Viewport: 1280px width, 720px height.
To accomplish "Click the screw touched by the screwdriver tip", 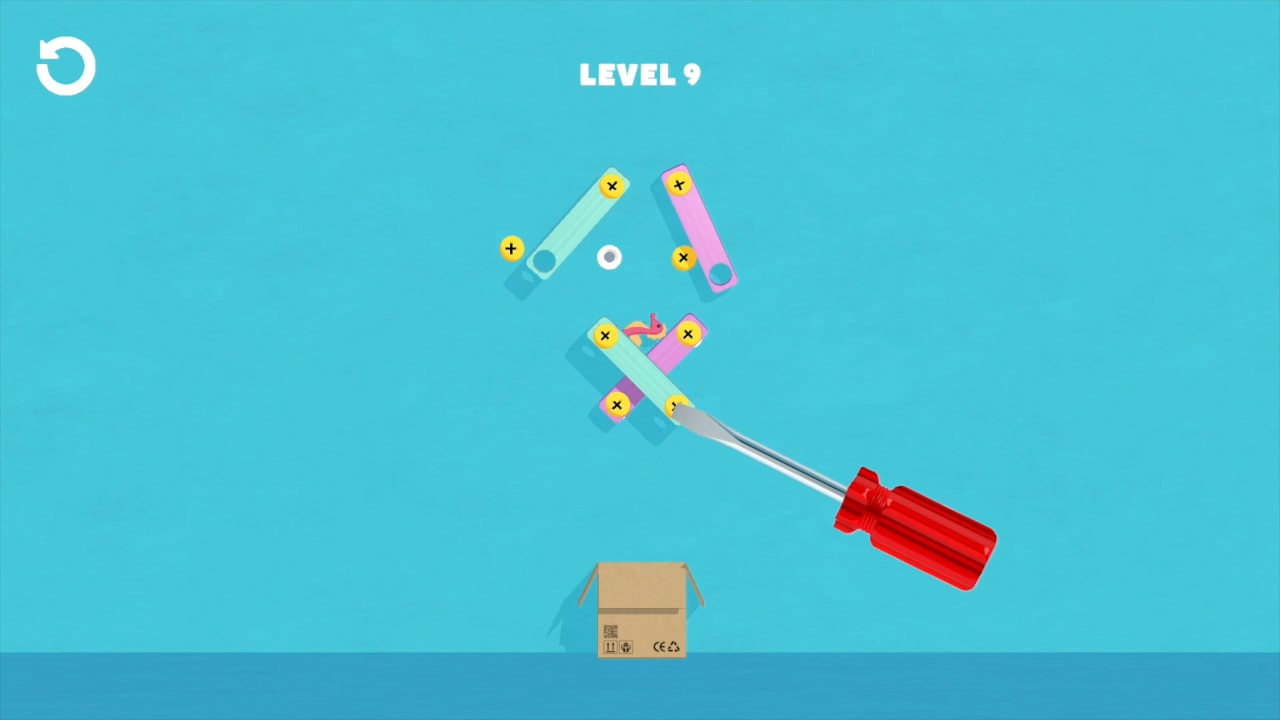I will pos(676,406).
